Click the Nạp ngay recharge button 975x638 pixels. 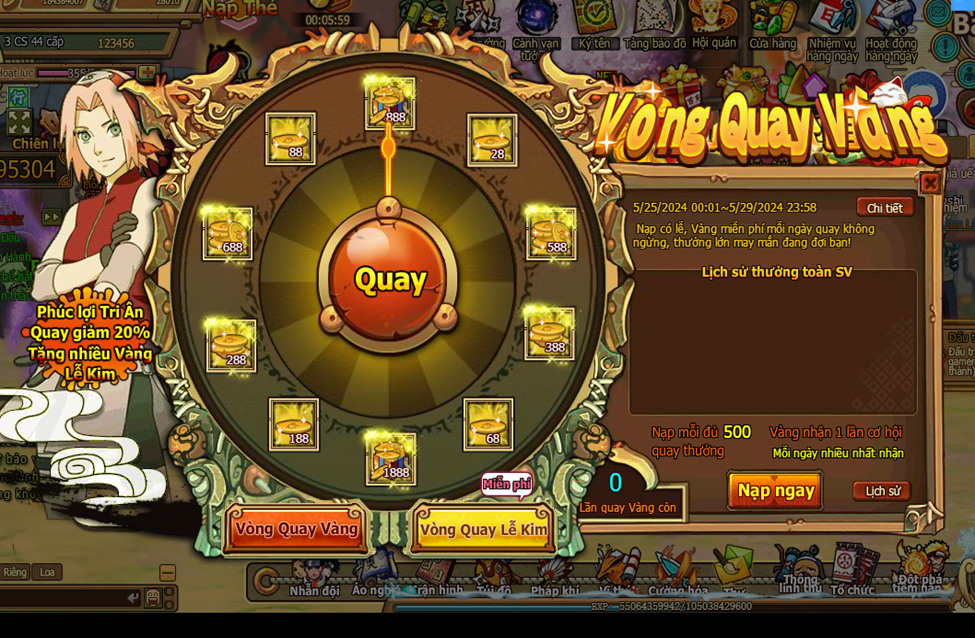pos(775,490)
